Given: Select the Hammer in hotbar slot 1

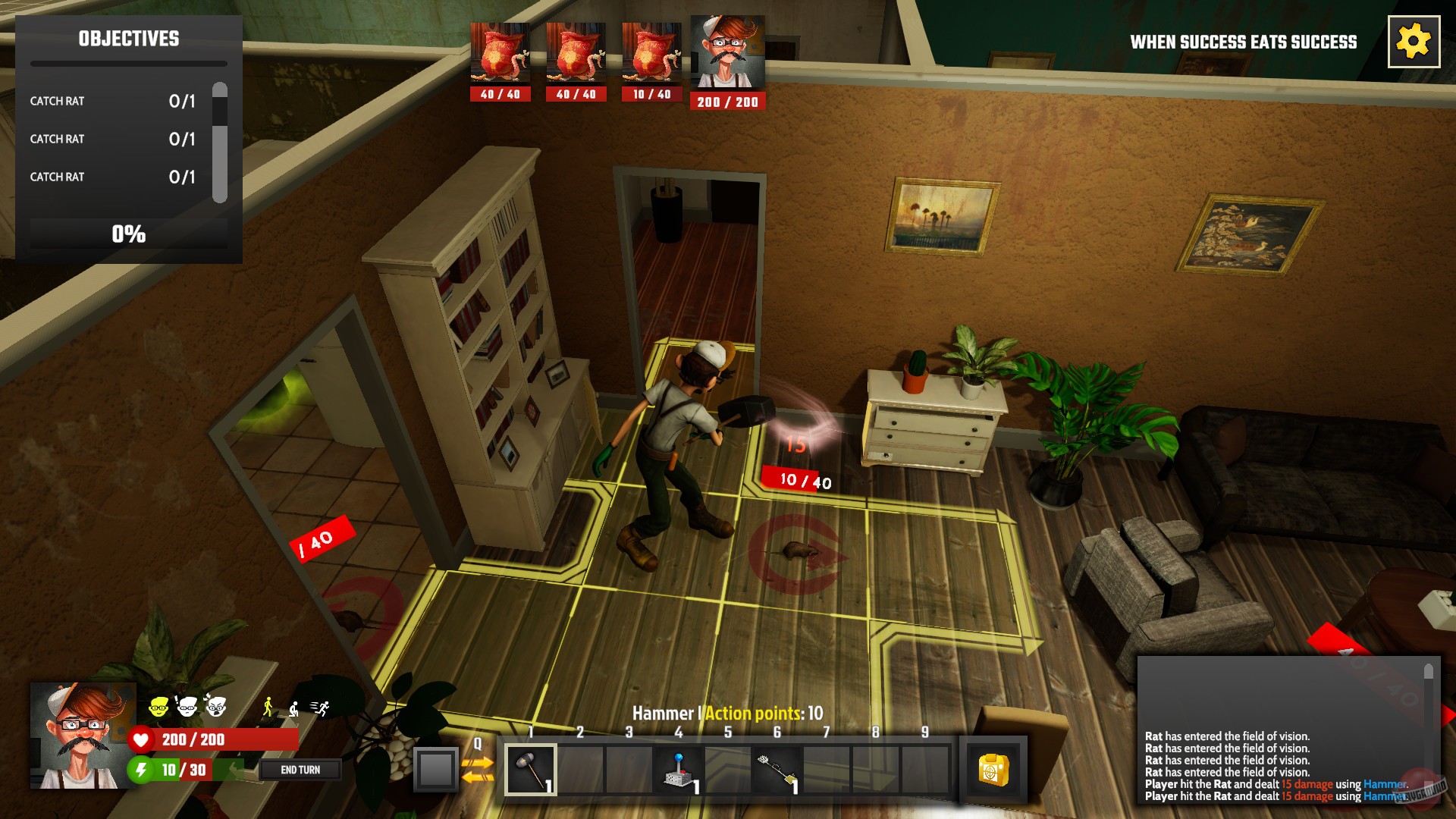Looking at the screenshot, I should point(531,767).
